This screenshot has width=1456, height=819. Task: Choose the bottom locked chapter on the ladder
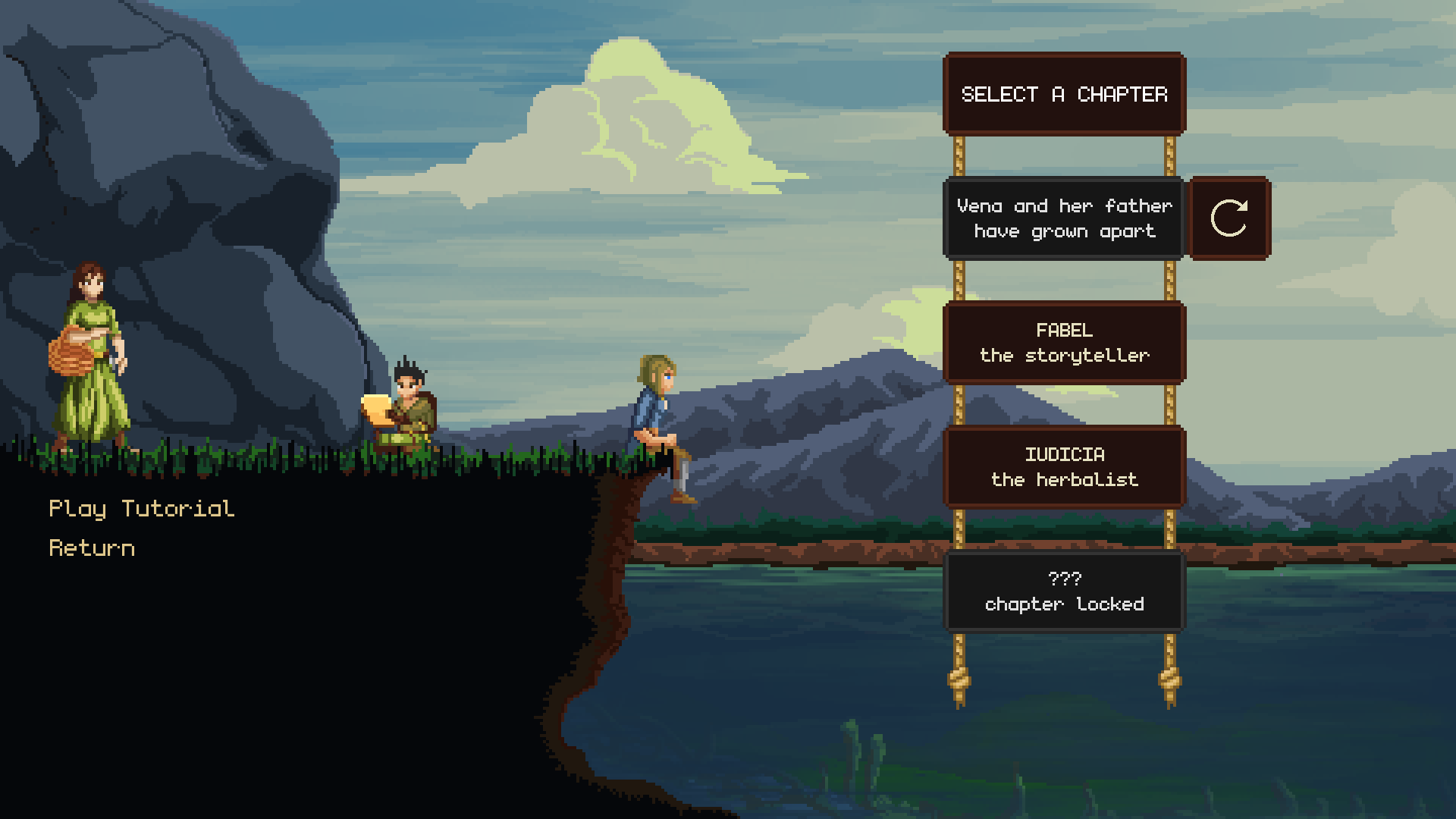1064,591
